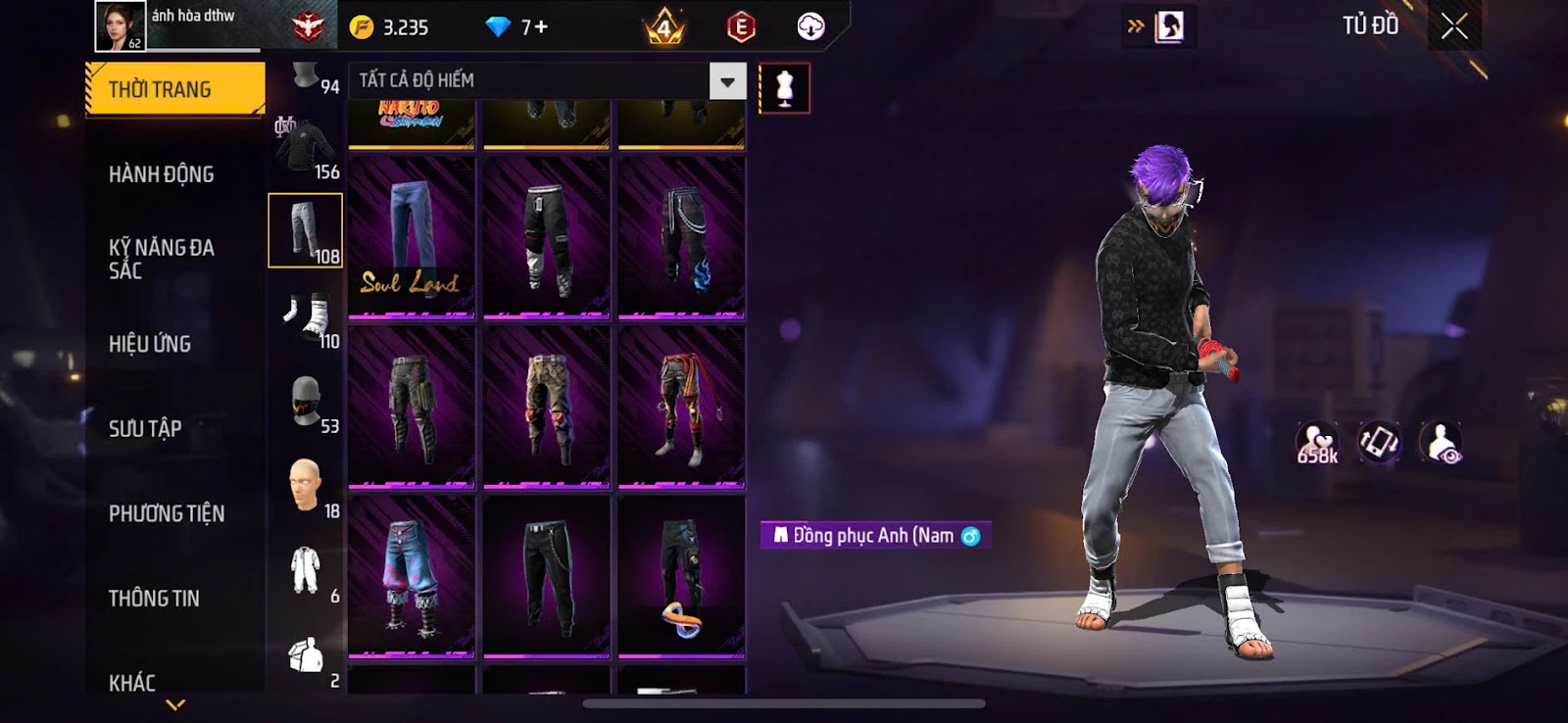Click the rotate character view icon
The image size is (1568, 723).
coord(1378,443)
